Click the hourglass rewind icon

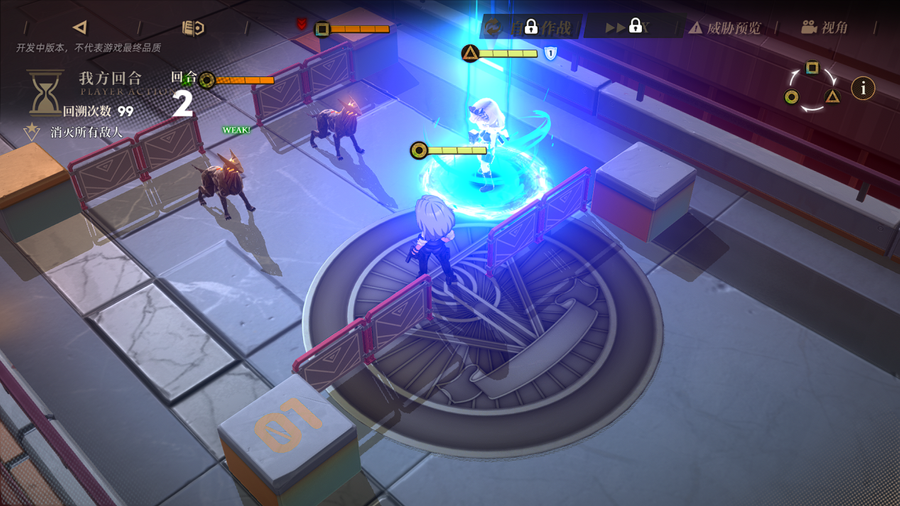coord(44,93)
